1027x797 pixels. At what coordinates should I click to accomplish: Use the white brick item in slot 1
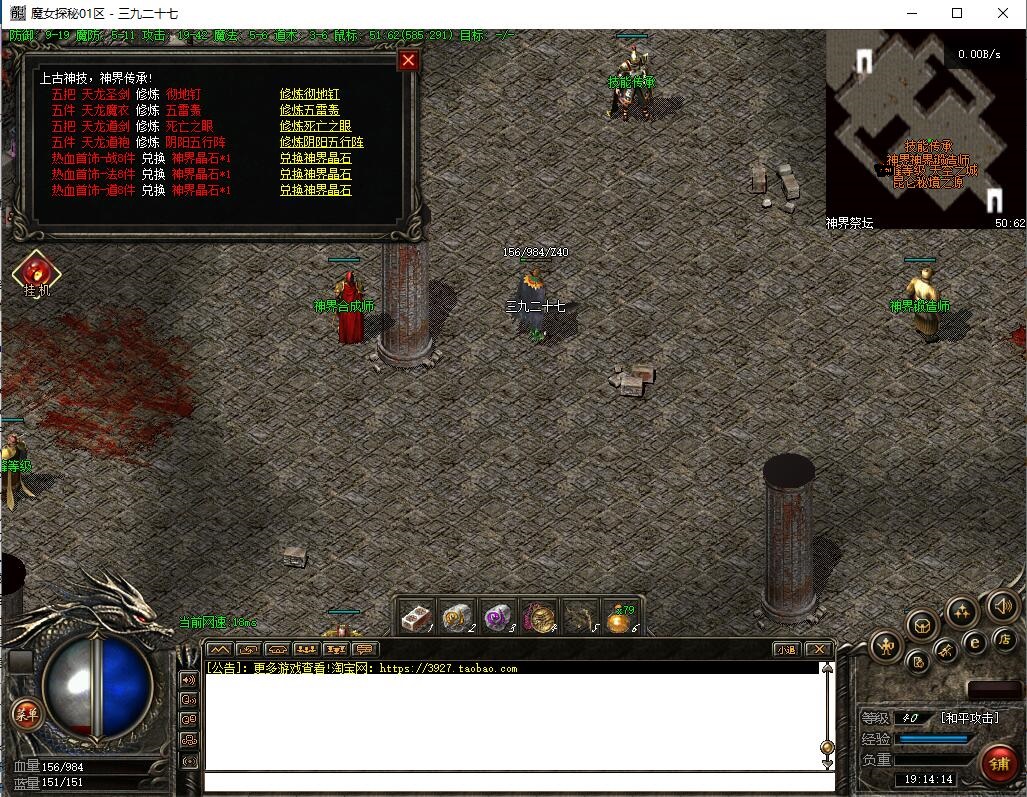point(418,619)
